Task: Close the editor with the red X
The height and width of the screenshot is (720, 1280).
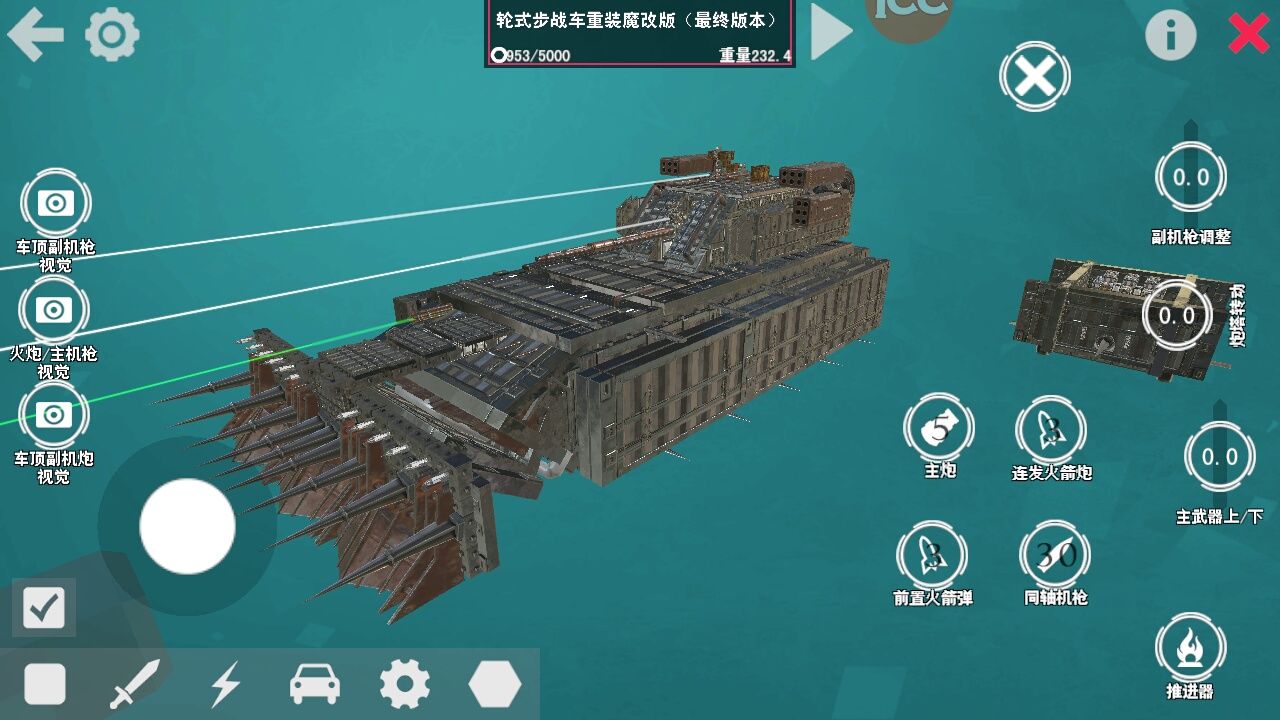Action: 1249,34
